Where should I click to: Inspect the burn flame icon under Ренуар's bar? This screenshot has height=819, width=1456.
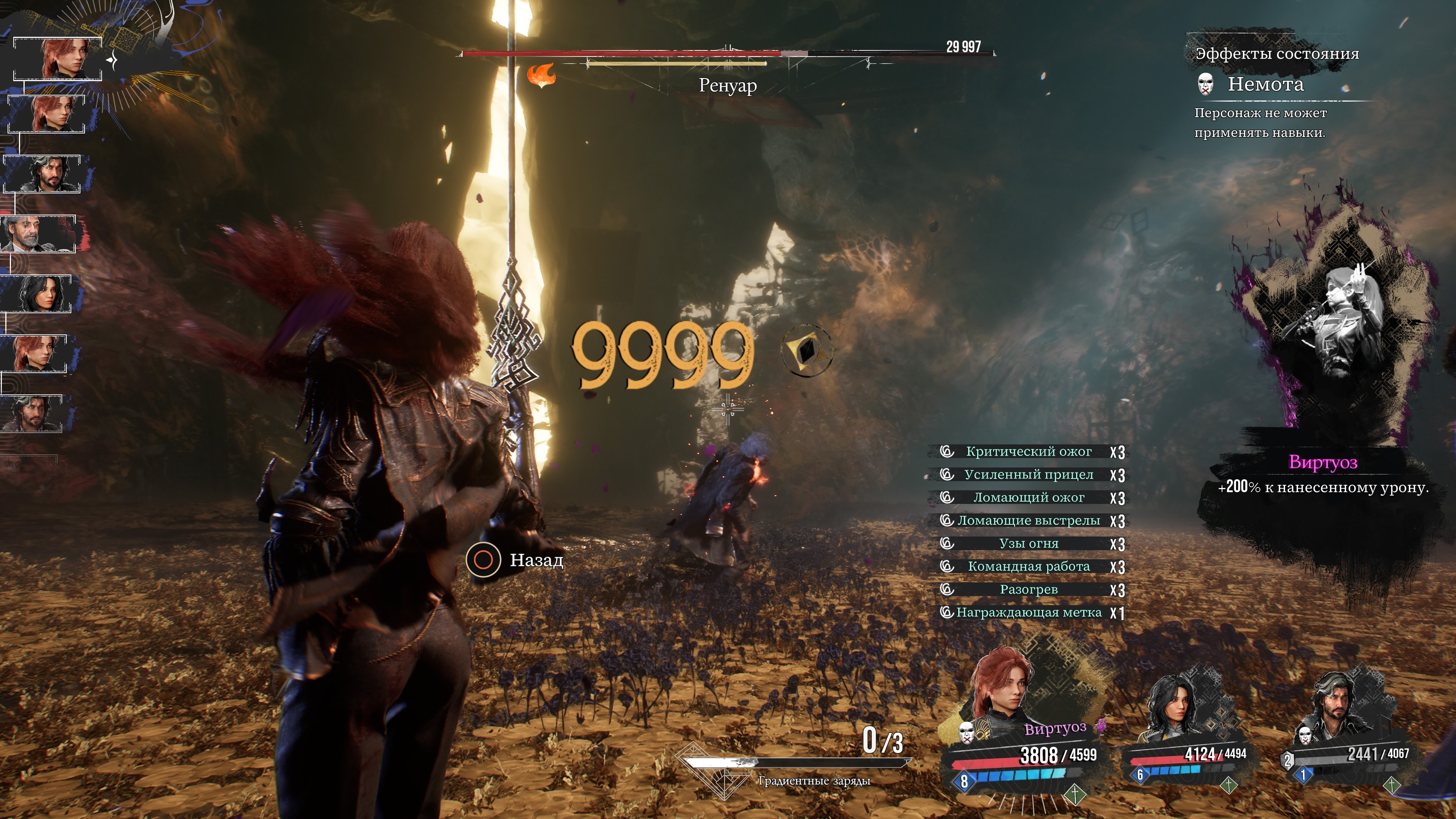541,76
